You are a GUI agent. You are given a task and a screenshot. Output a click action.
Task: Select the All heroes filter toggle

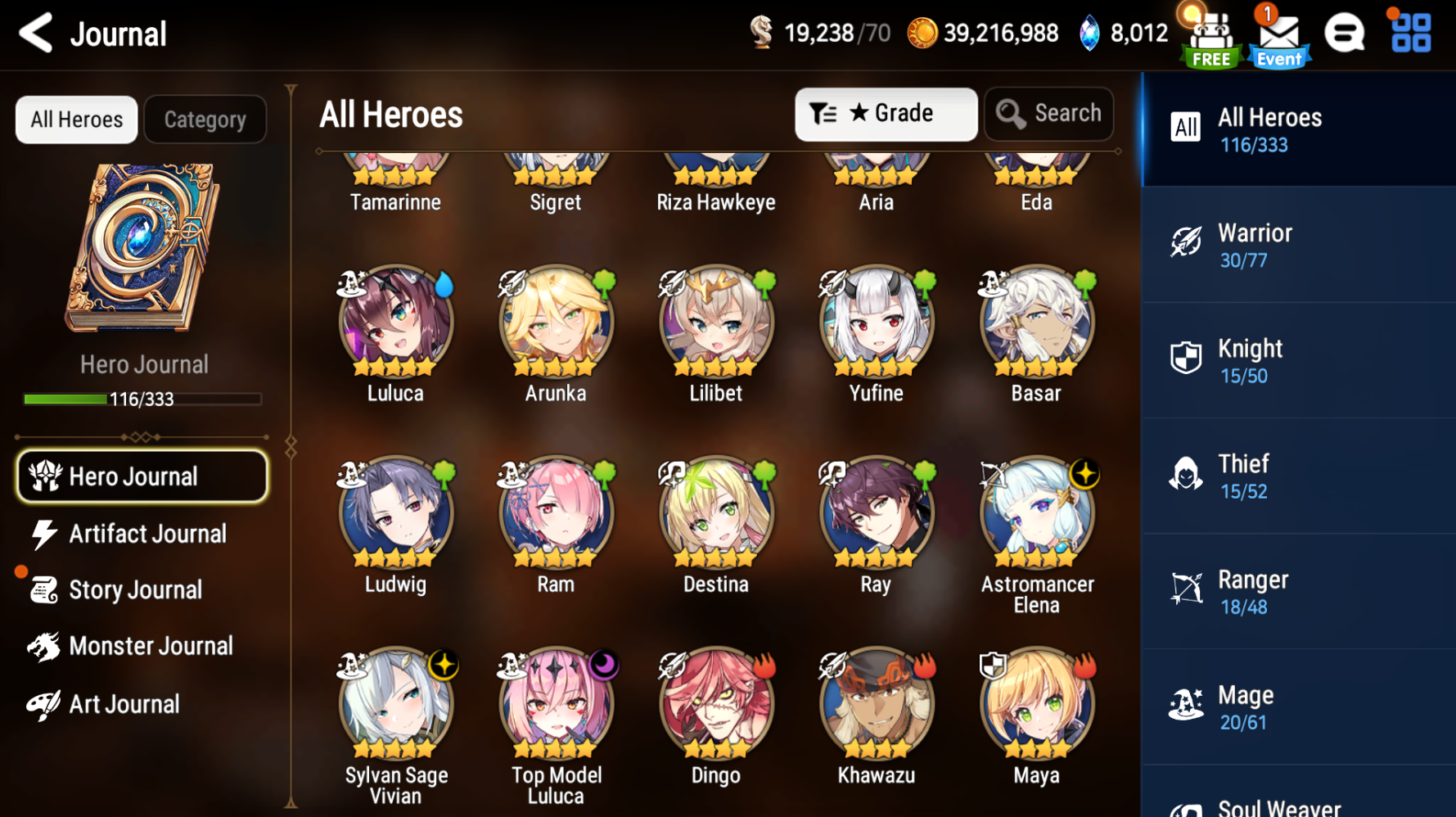[x=1186, y=129]
